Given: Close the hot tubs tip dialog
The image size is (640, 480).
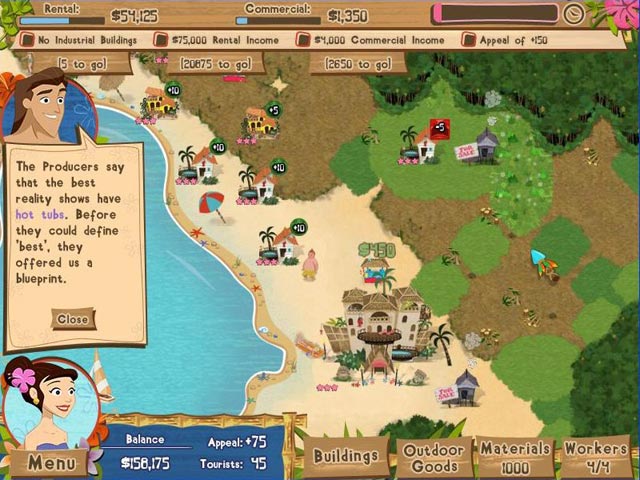Looking at the screenshot, I should pyautogui.click(x=72, y=319).
